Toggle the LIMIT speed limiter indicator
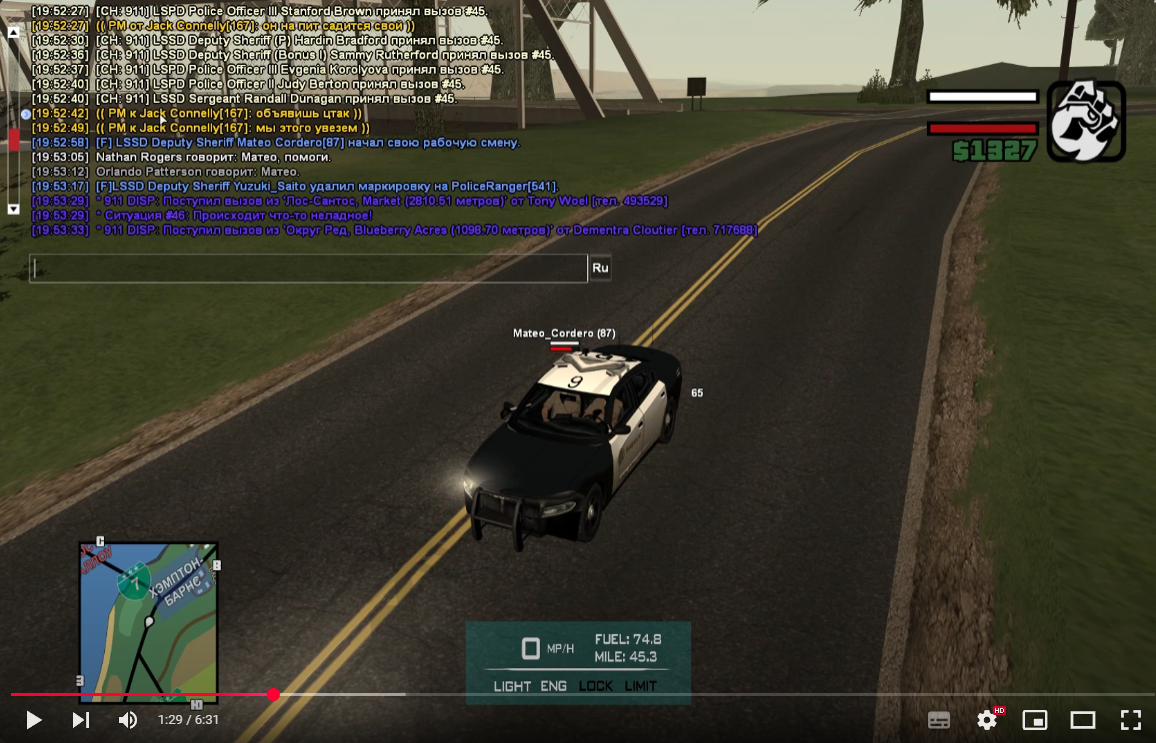The width and height of the screenshot is (1156, 743). point(641,686)
